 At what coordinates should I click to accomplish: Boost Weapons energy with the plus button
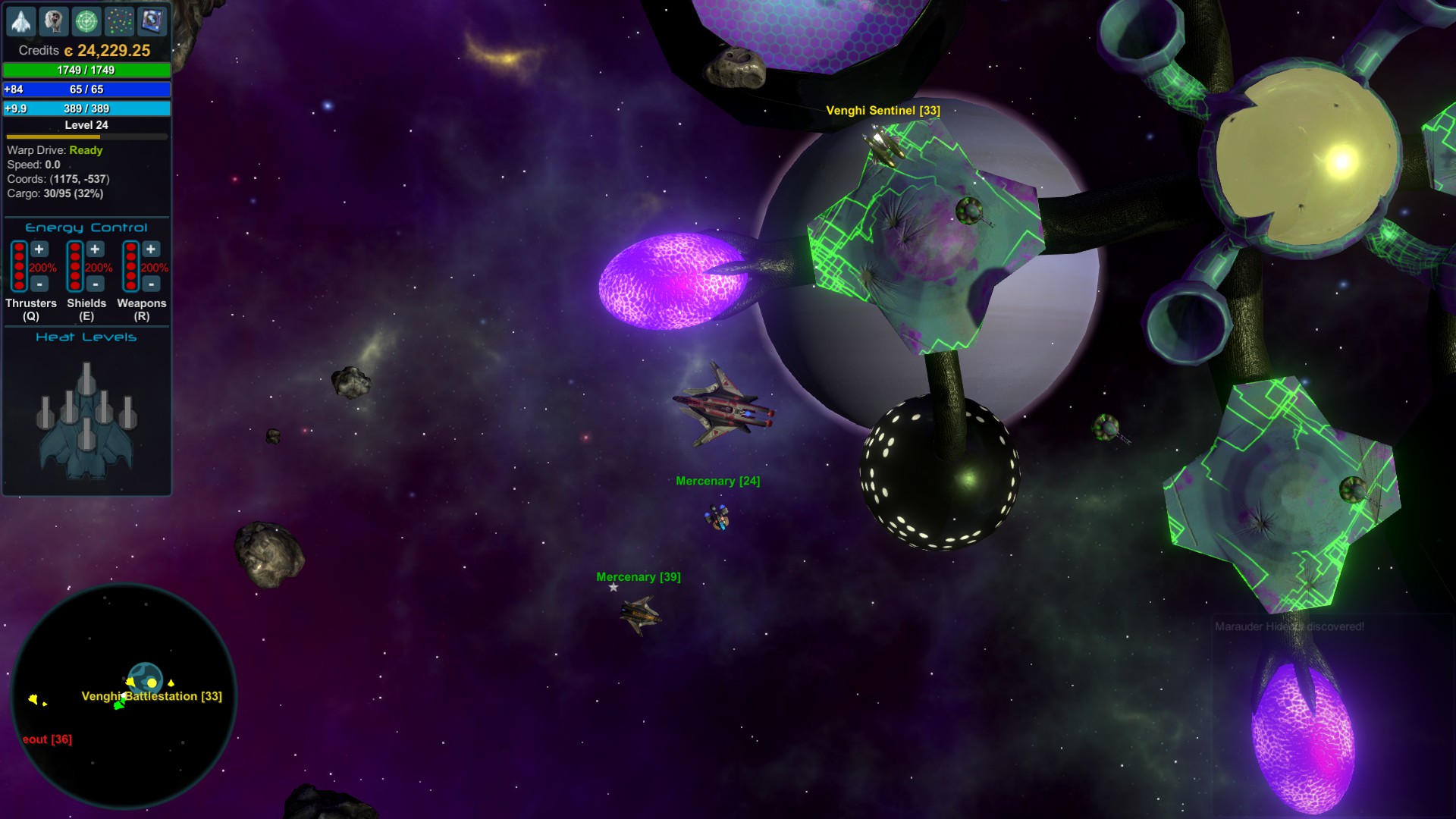151,249
